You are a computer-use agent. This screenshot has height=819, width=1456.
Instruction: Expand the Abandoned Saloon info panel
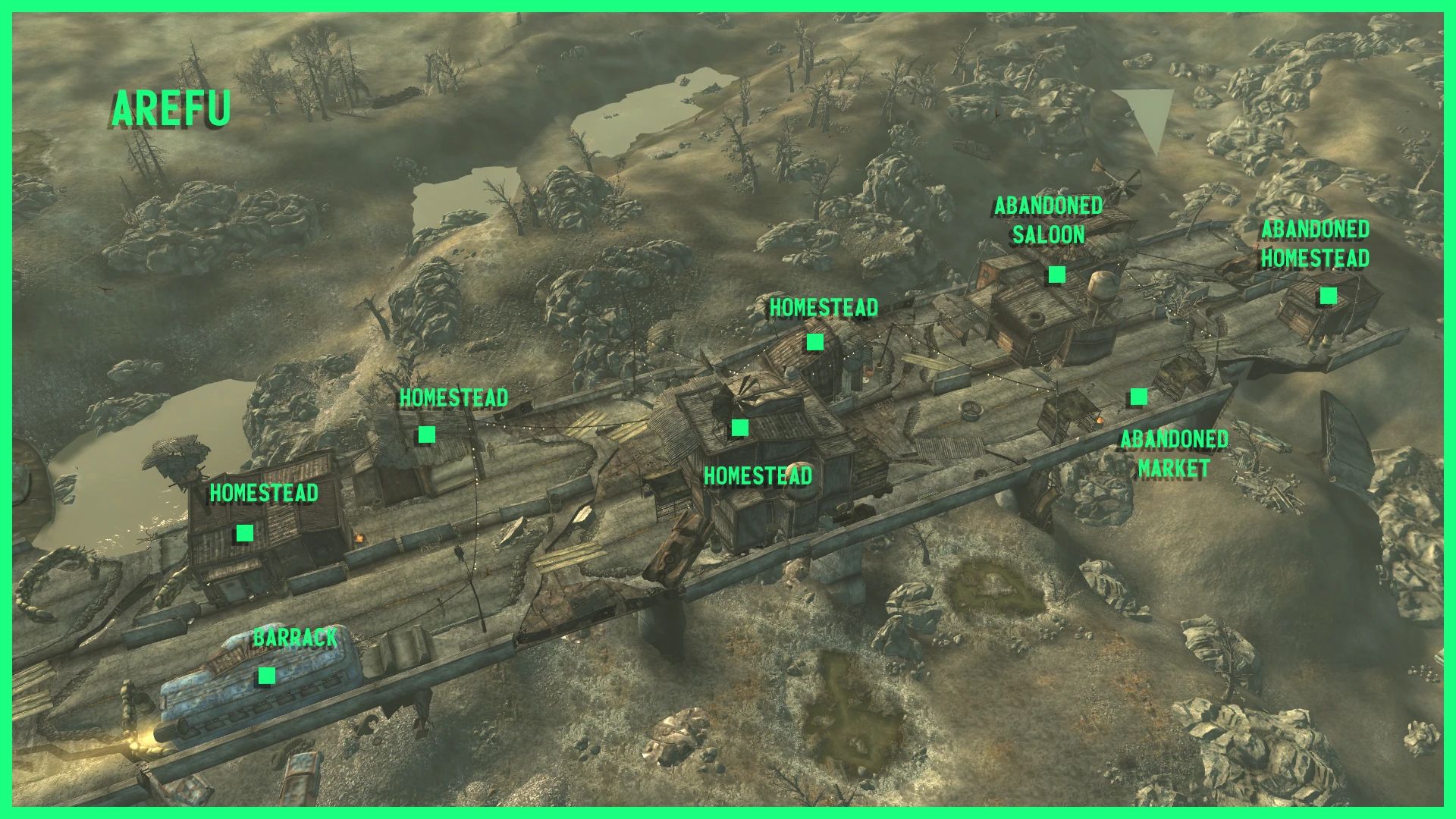click(x=1056, y=273)
